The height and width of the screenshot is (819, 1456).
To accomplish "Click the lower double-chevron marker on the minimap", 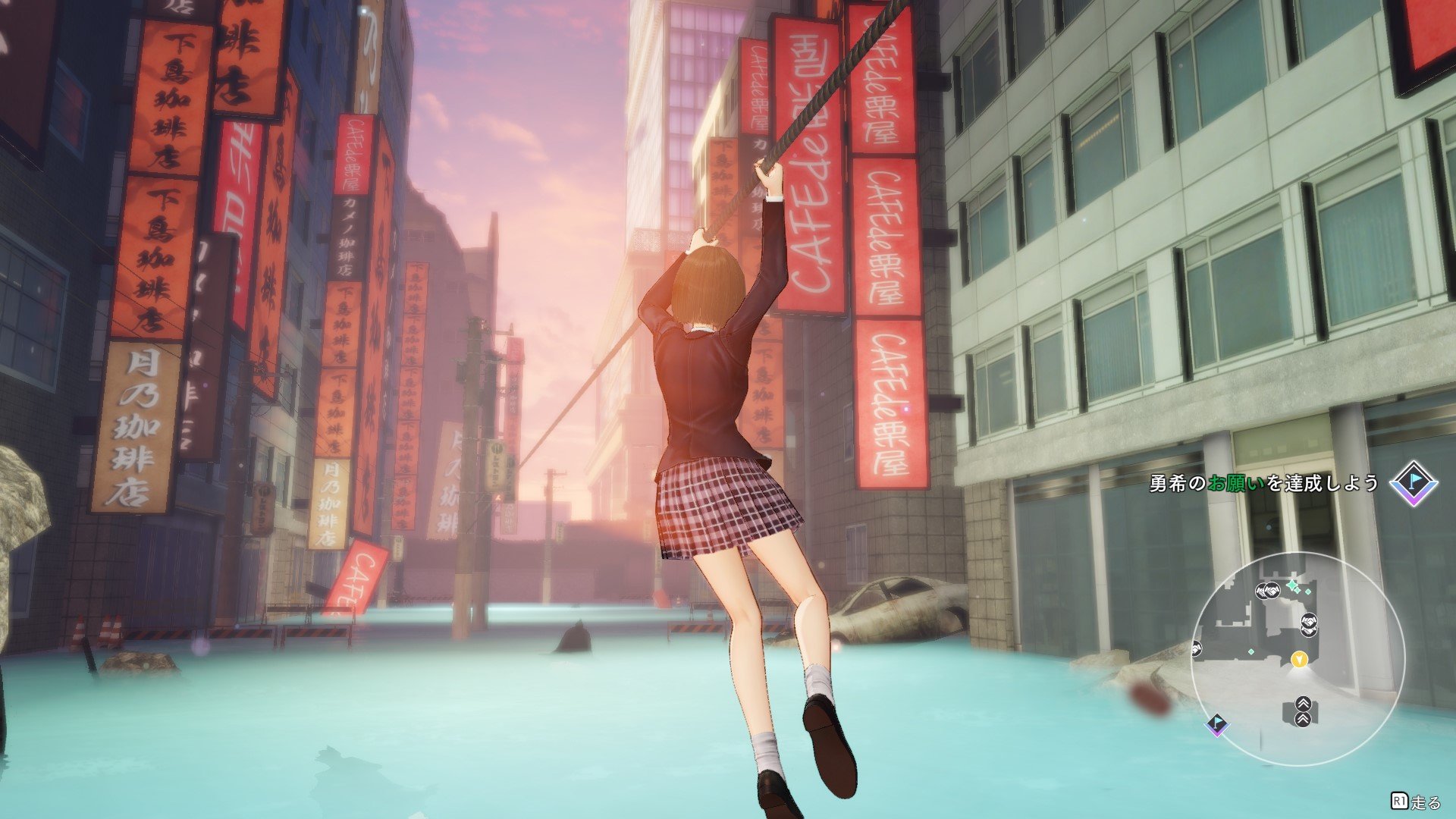I will click(x=1304, y=719).
